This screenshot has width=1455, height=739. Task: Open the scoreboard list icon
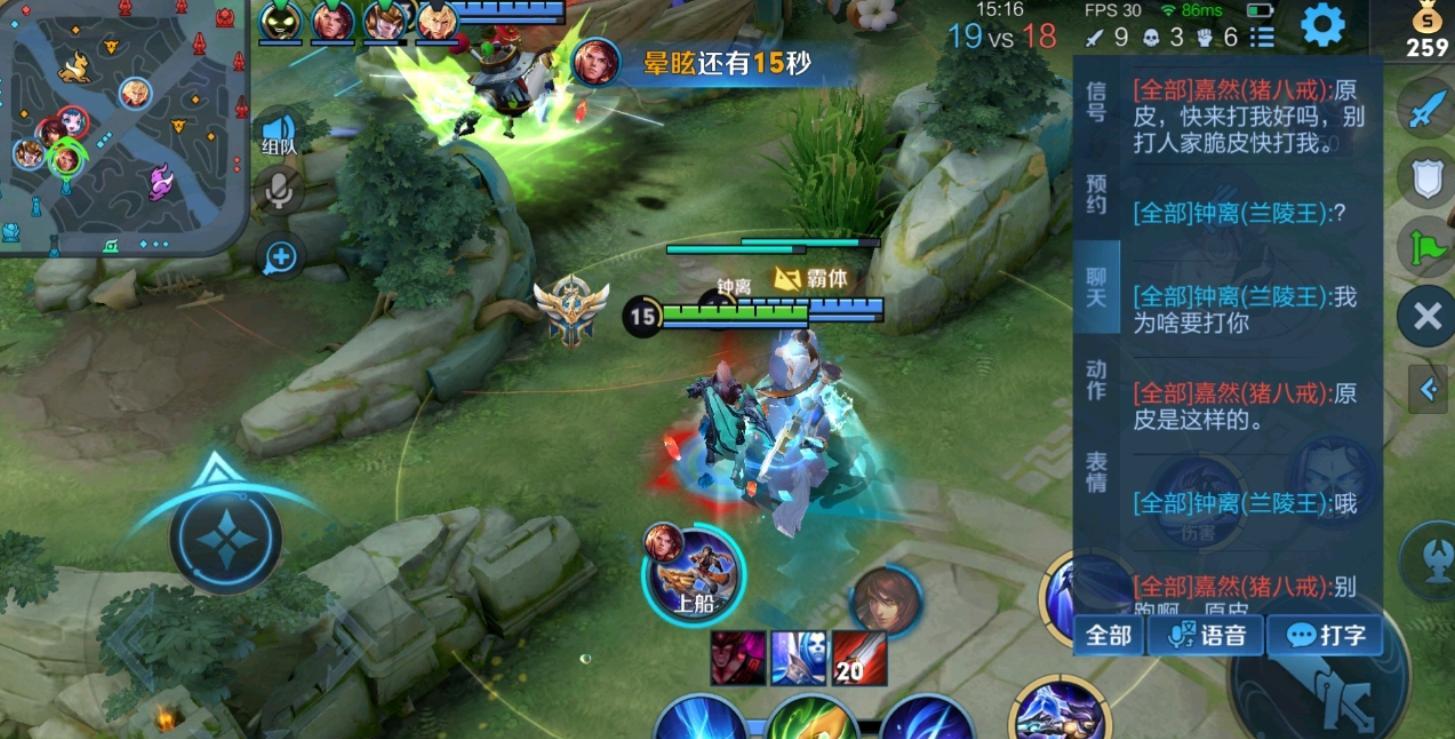click(x=1263, y=37)
